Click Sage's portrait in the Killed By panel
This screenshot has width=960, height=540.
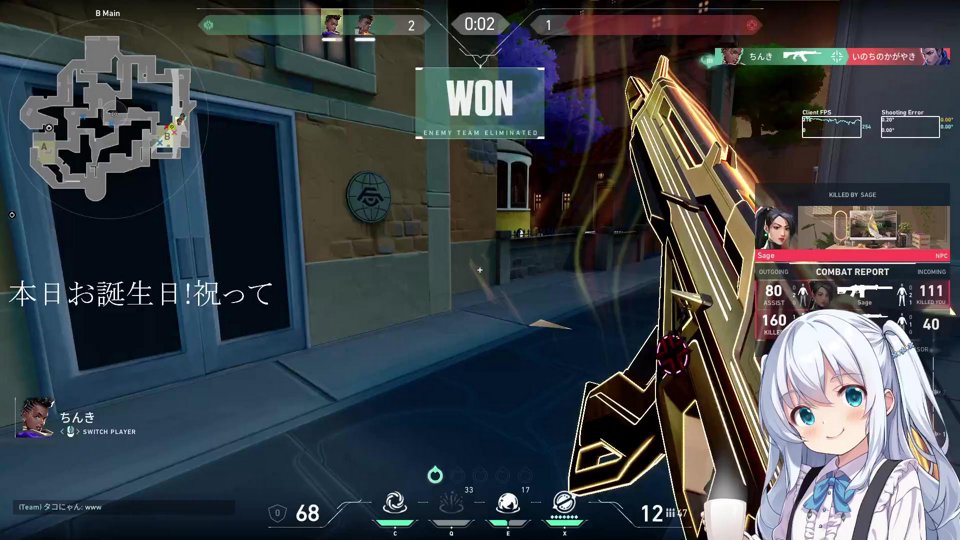777,228
